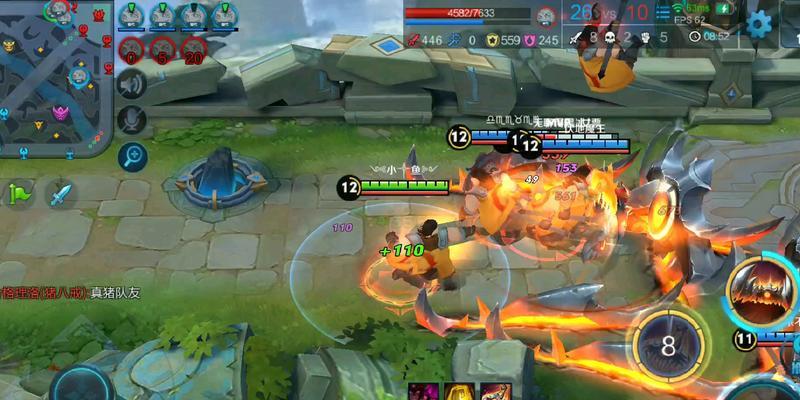800x400 pixels.
Task: Select the purple item icon in bottom bar
Action: click(x=423, y=392)
